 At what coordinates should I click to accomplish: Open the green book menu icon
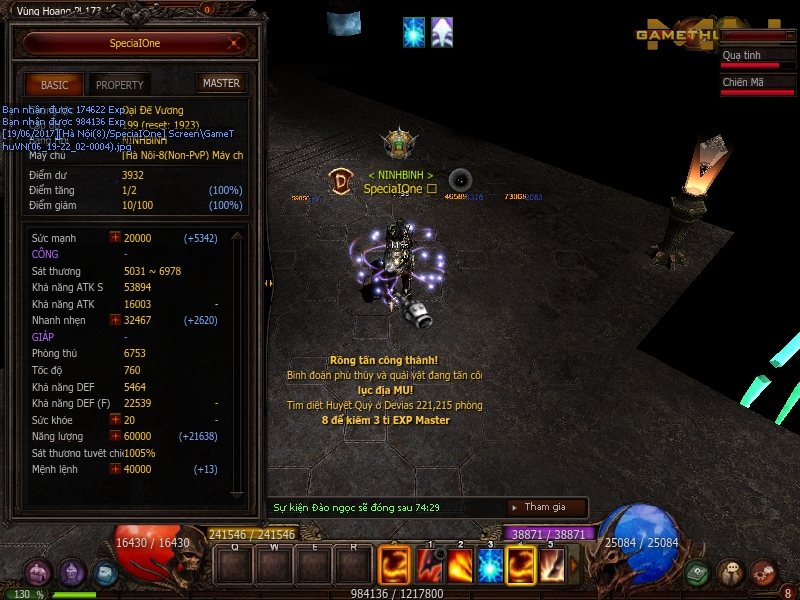pyautogui.click(x=699, y=573)
